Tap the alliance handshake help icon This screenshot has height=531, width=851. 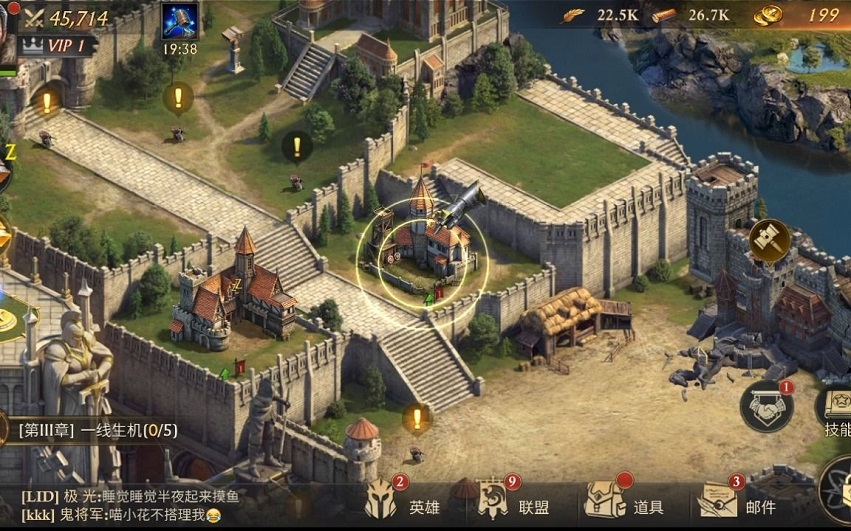pos(767,406)
